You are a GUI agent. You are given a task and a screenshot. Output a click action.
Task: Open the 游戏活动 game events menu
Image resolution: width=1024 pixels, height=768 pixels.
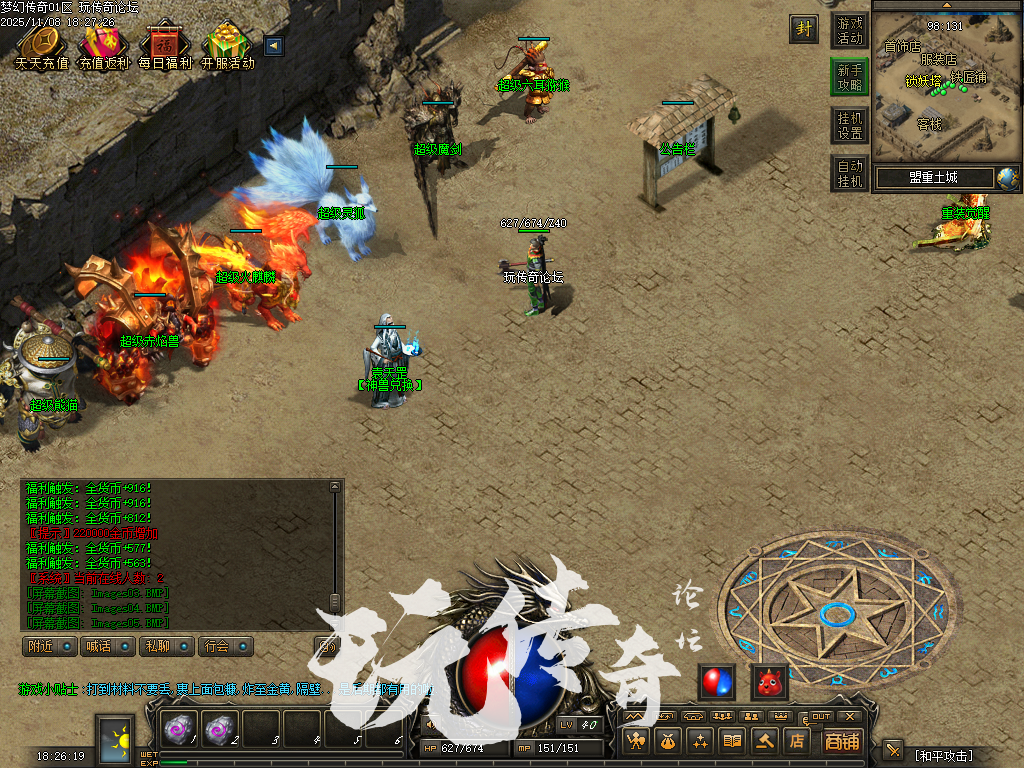pyautogui.click(x=849, y=31)
